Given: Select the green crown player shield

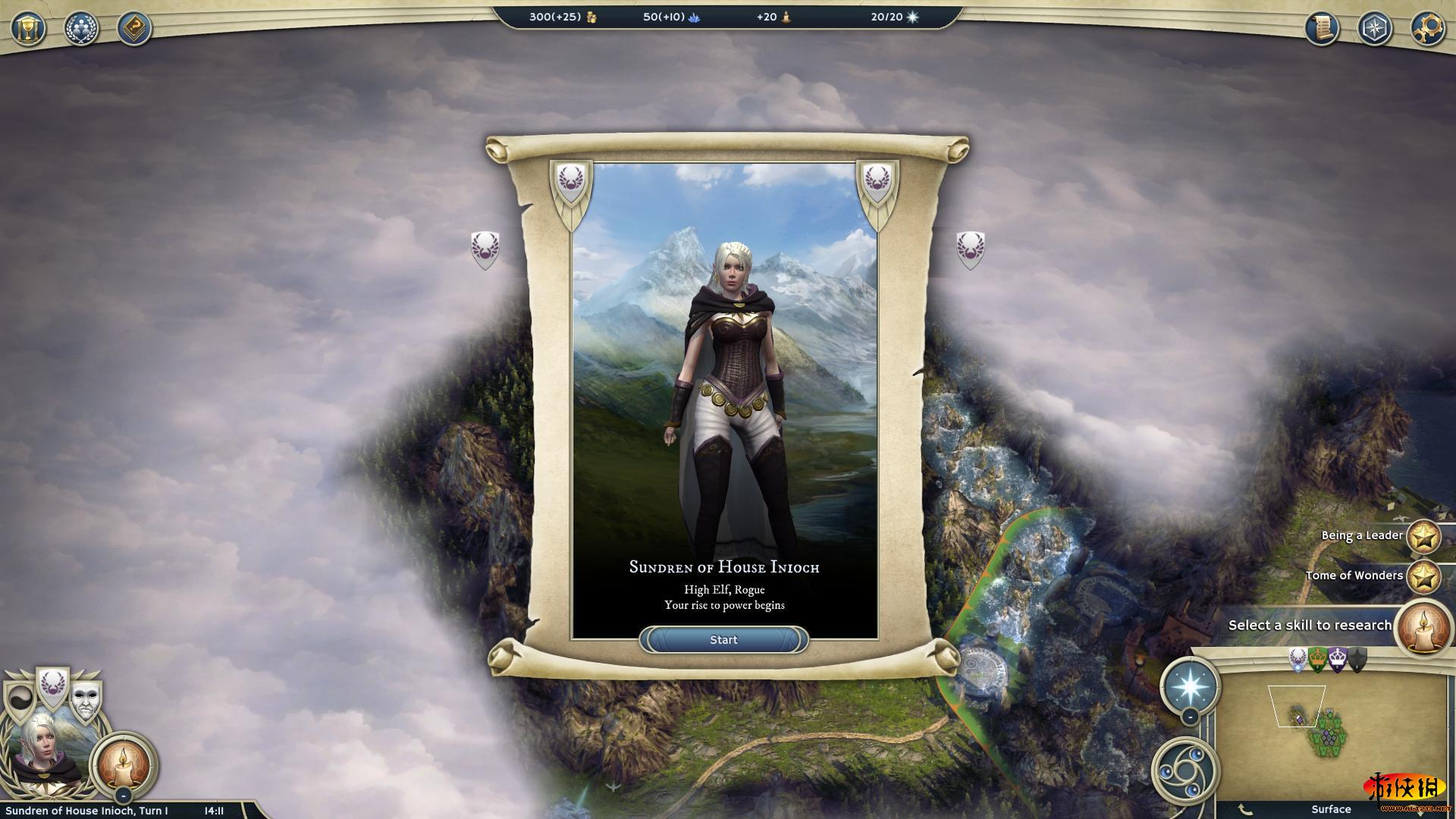Looking at the screenshot, I should pyautogui.click(x=1318, y=659).
